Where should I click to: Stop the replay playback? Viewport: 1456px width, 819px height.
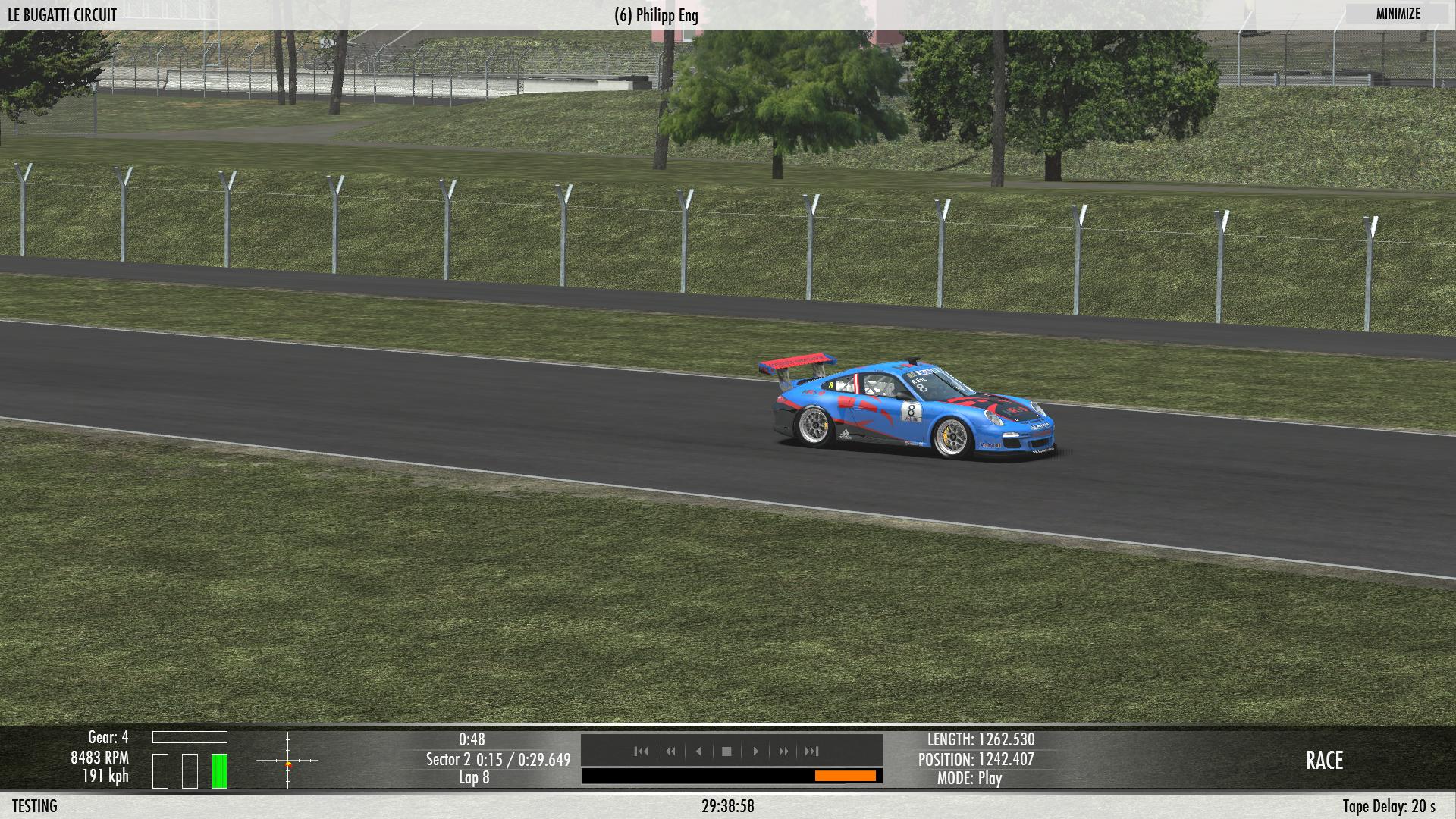[726, 752]
